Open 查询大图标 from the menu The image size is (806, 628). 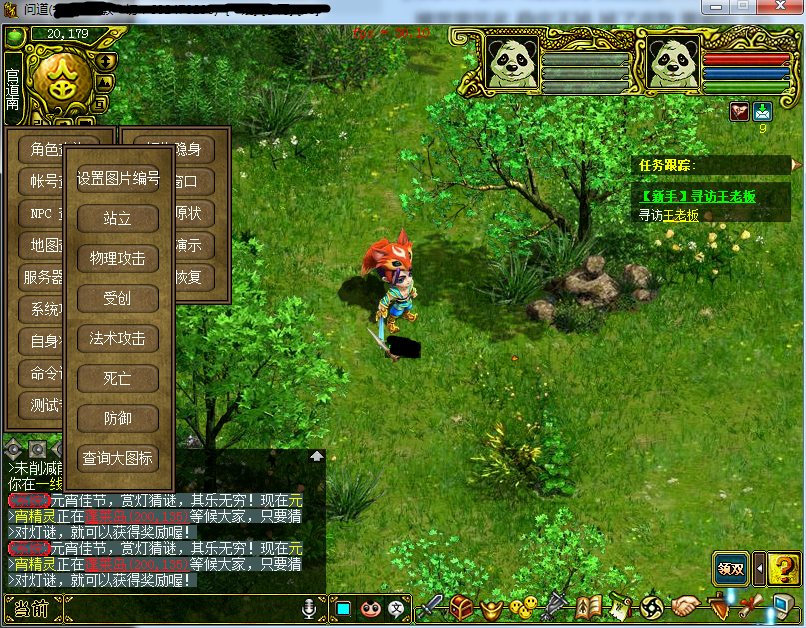coord(118,458)
